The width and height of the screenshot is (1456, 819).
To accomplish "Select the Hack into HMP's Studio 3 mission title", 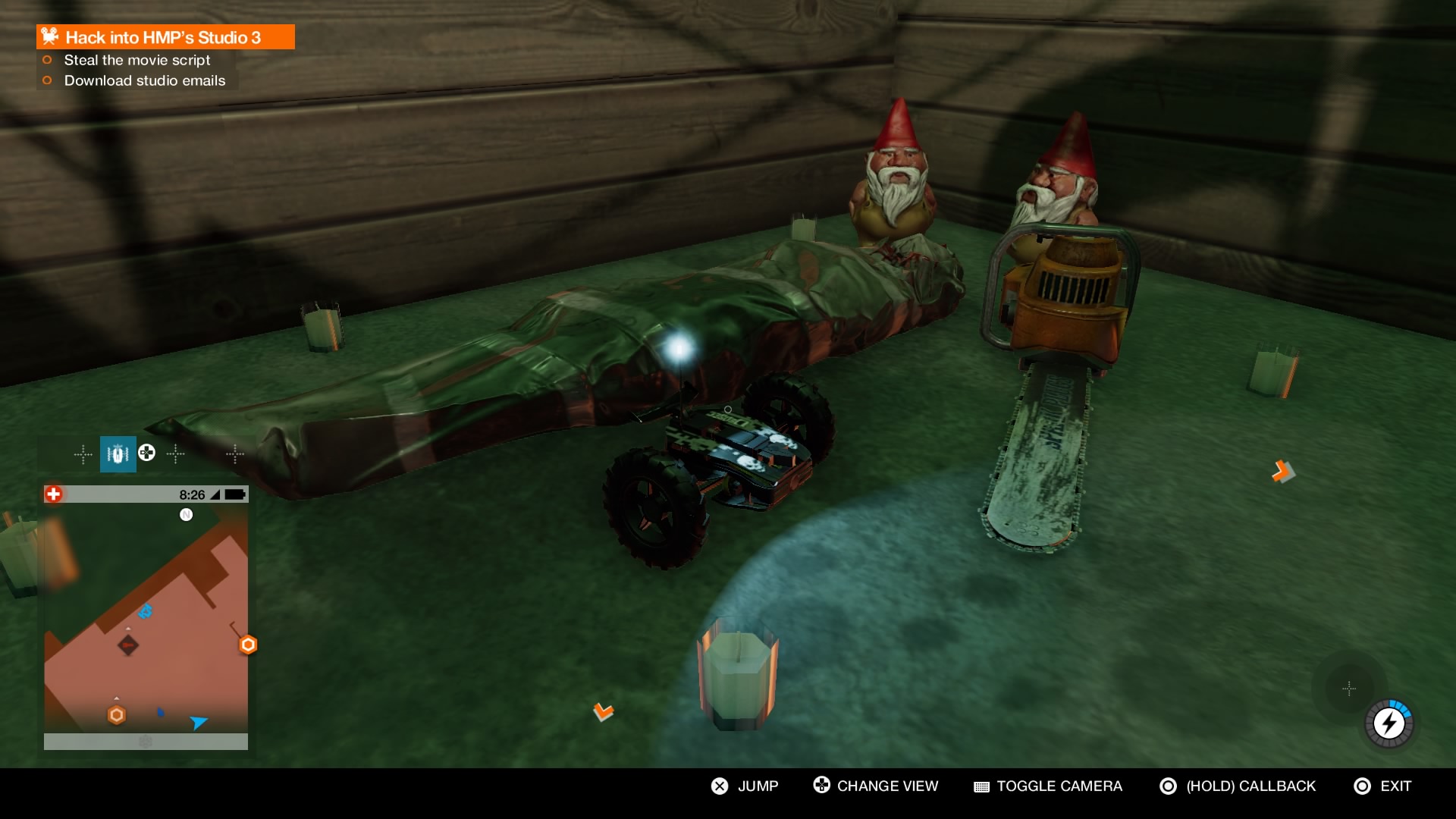I will coord(163,37).
